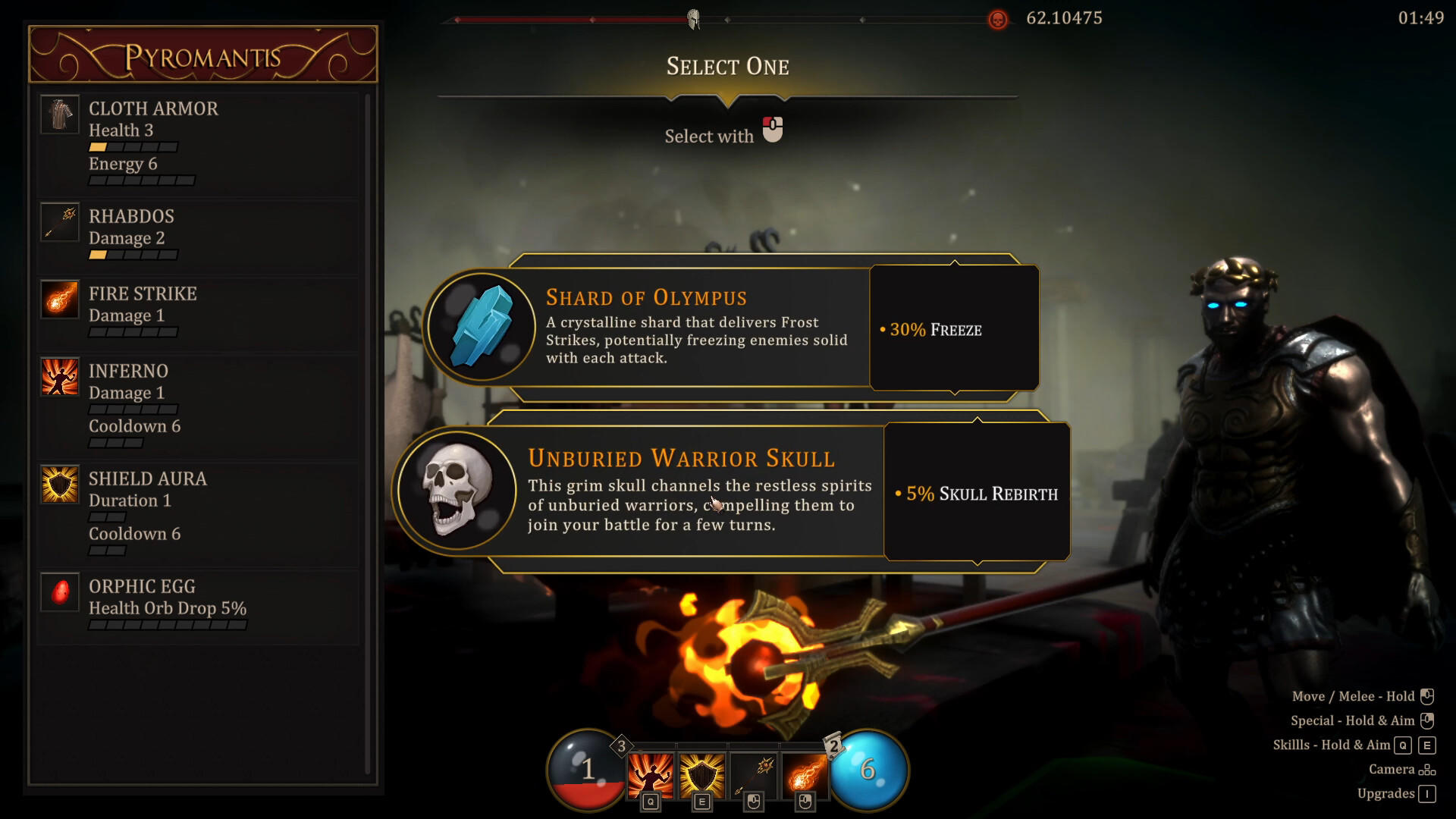Screen dimensions: 1456x819
Task: Click the Pyromantis title banner
Action: point(202,53)
